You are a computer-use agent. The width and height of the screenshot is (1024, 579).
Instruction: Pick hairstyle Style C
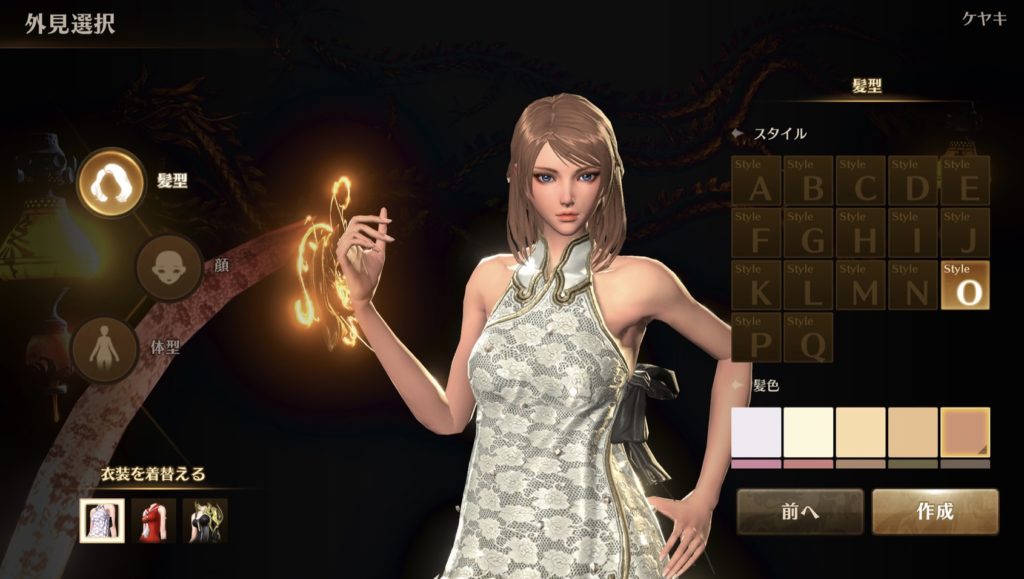(x=861, y=181)
